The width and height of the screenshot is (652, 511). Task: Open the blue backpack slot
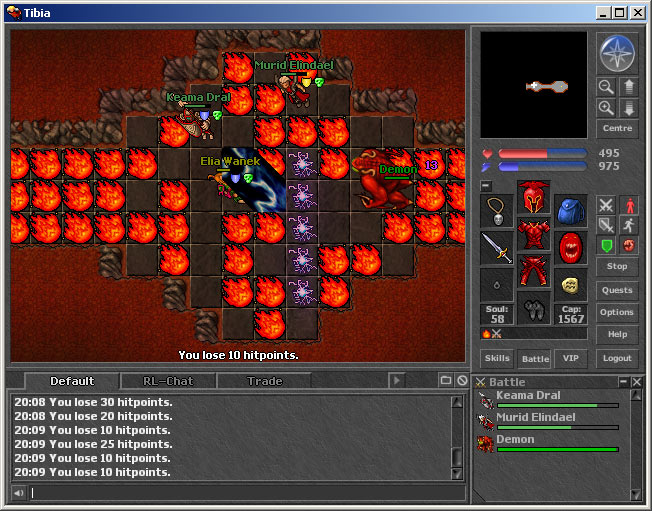571,210
